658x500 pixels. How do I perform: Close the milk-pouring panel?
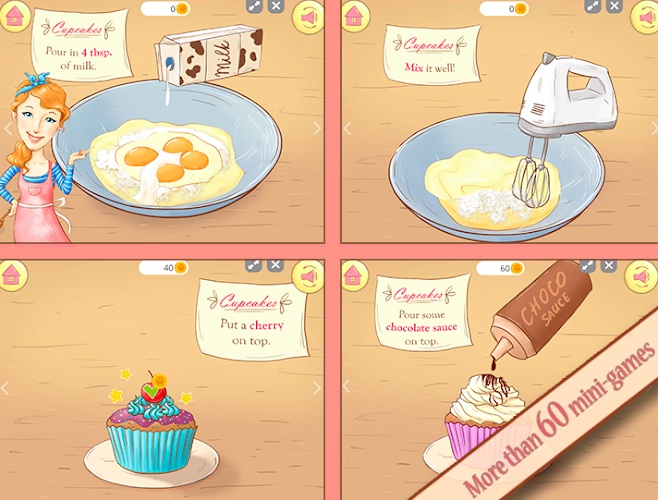[x=276, y=7]
